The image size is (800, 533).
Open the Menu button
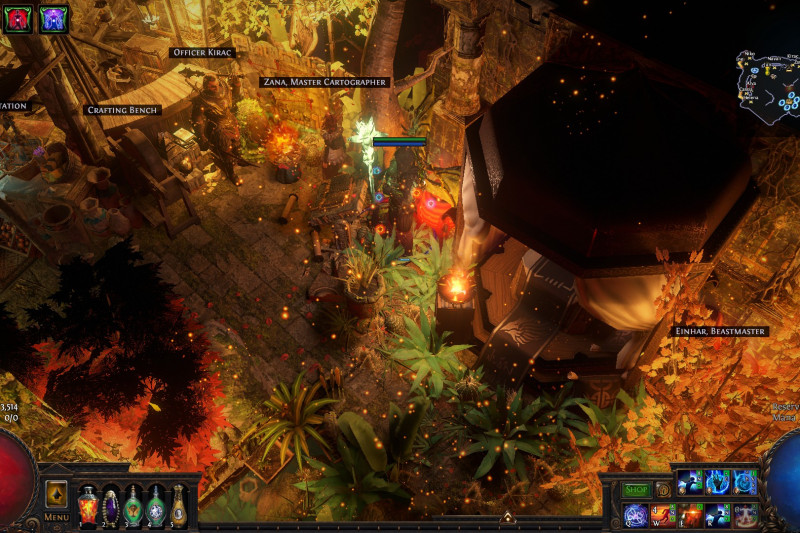[x=56, y=517]
